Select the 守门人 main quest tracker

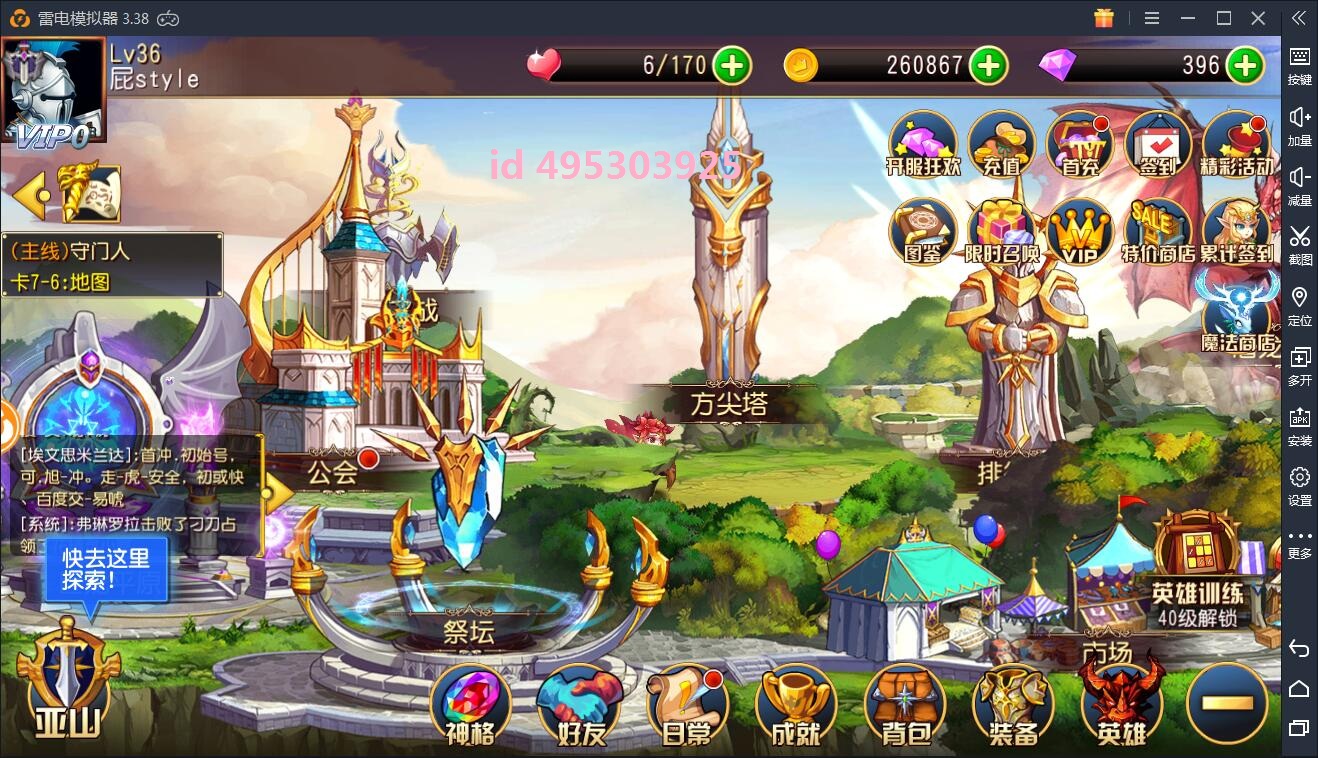point(112,266)
